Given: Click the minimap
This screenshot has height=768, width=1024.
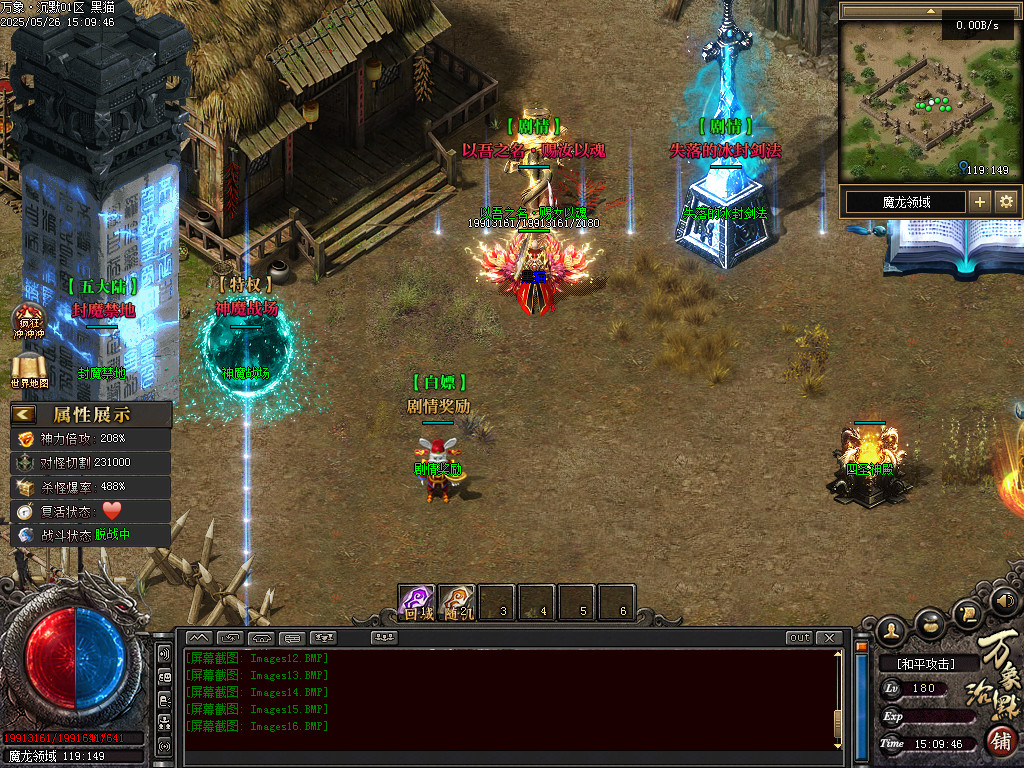Looking at the screenshot, I should [925, 100].
